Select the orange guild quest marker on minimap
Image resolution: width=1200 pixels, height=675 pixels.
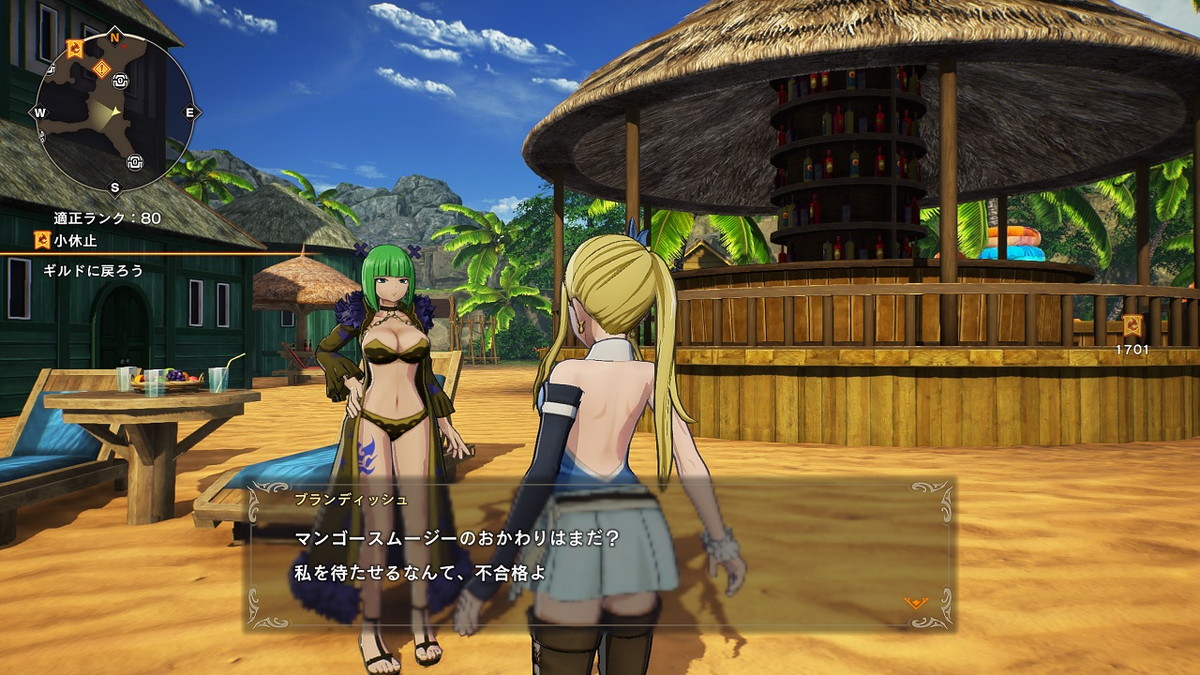coord(75,47)
